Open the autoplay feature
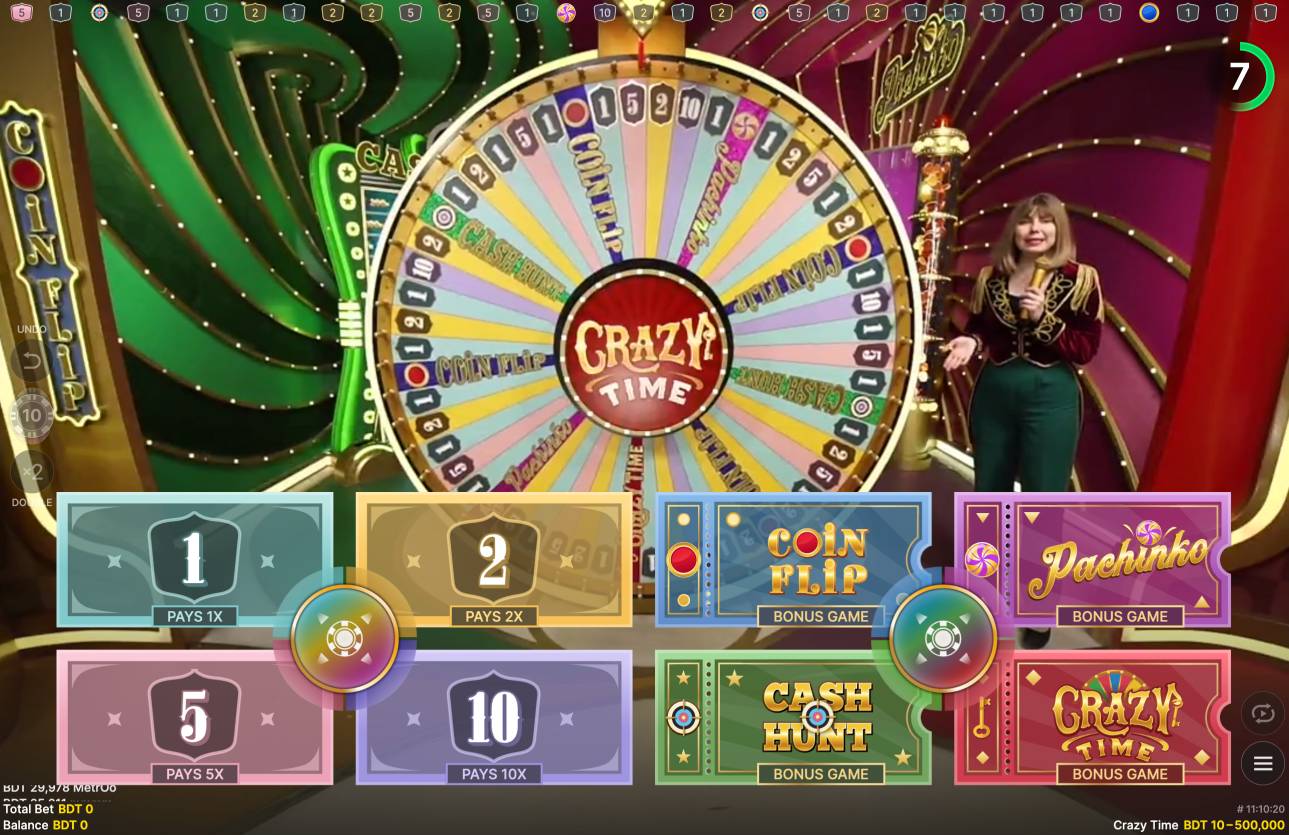 tap(1262, 713)
